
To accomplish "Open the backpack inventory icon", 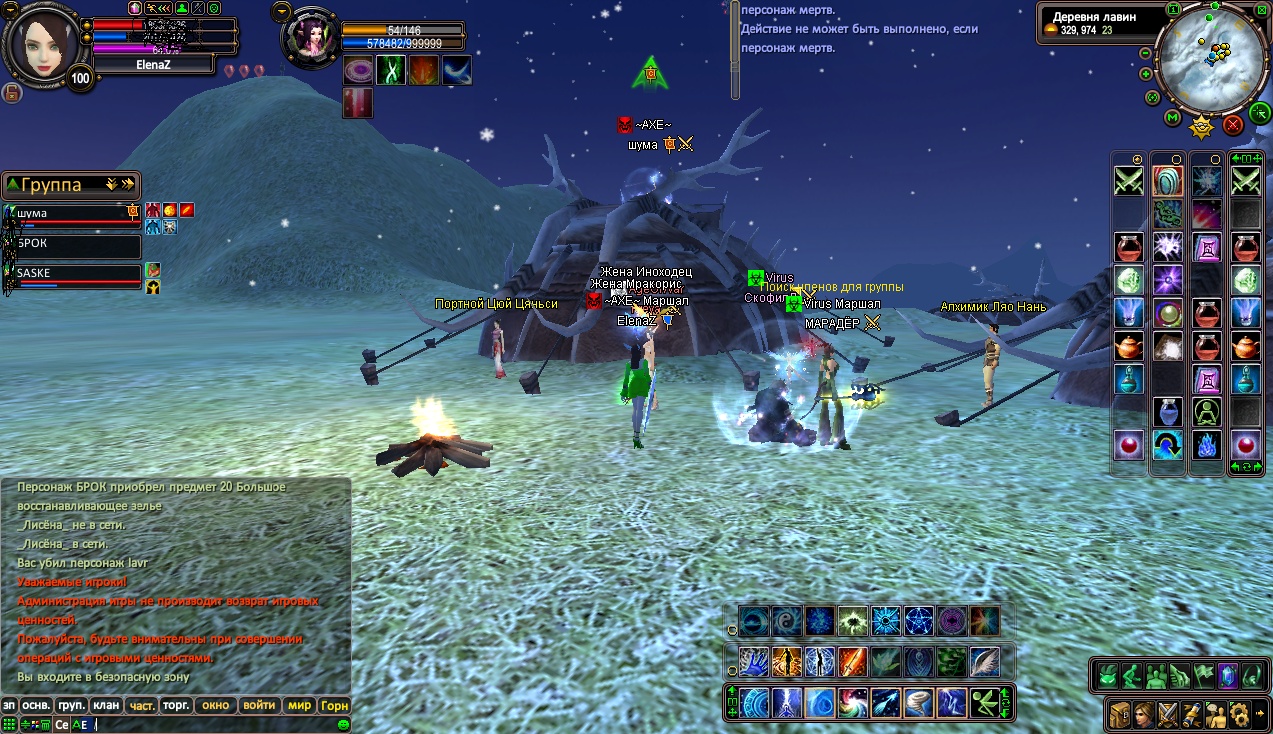I will [x=1120, y=714].
